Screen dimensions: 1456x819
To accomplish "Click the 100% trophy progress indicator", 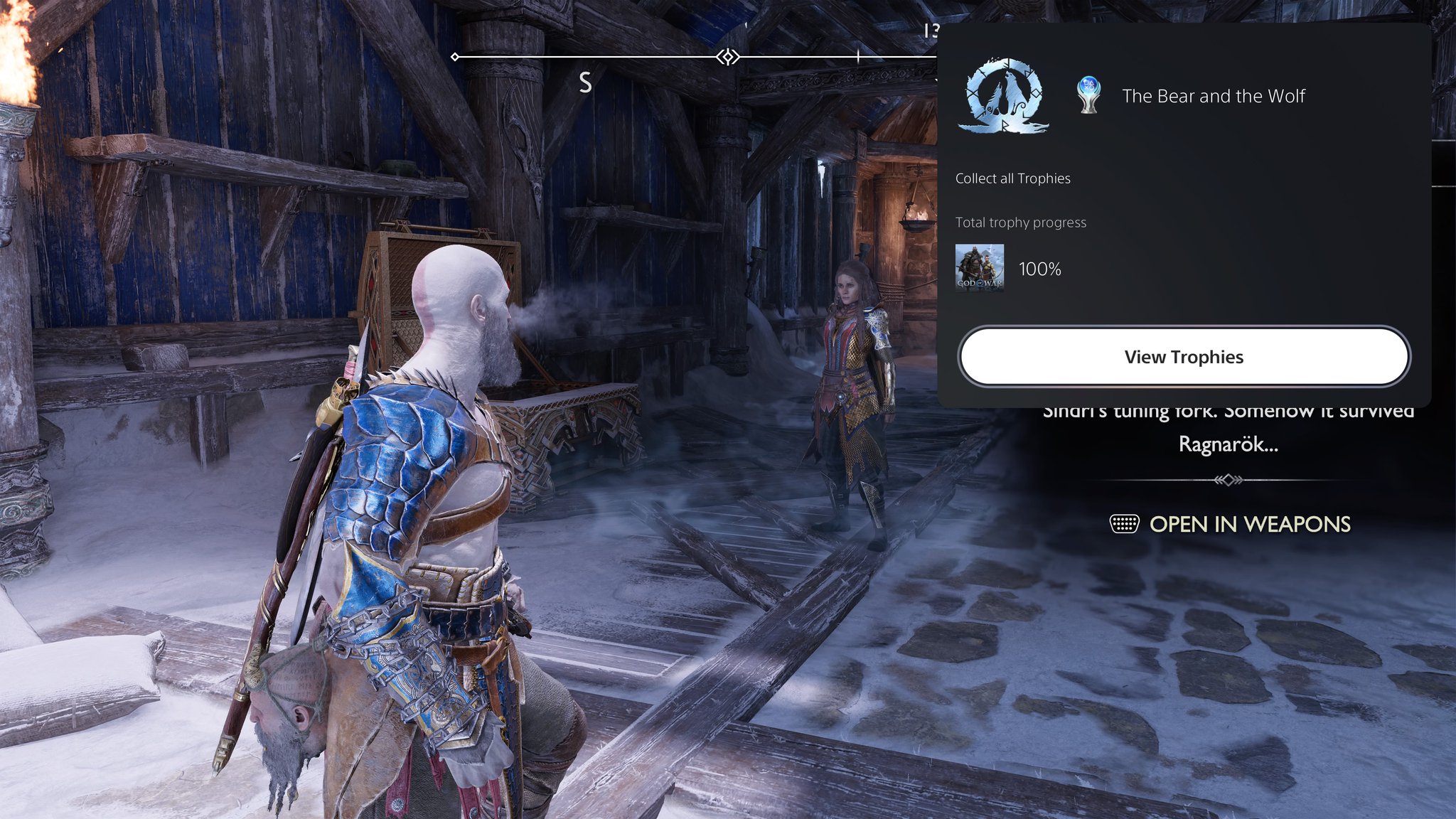I will (x=1039, y=269).
